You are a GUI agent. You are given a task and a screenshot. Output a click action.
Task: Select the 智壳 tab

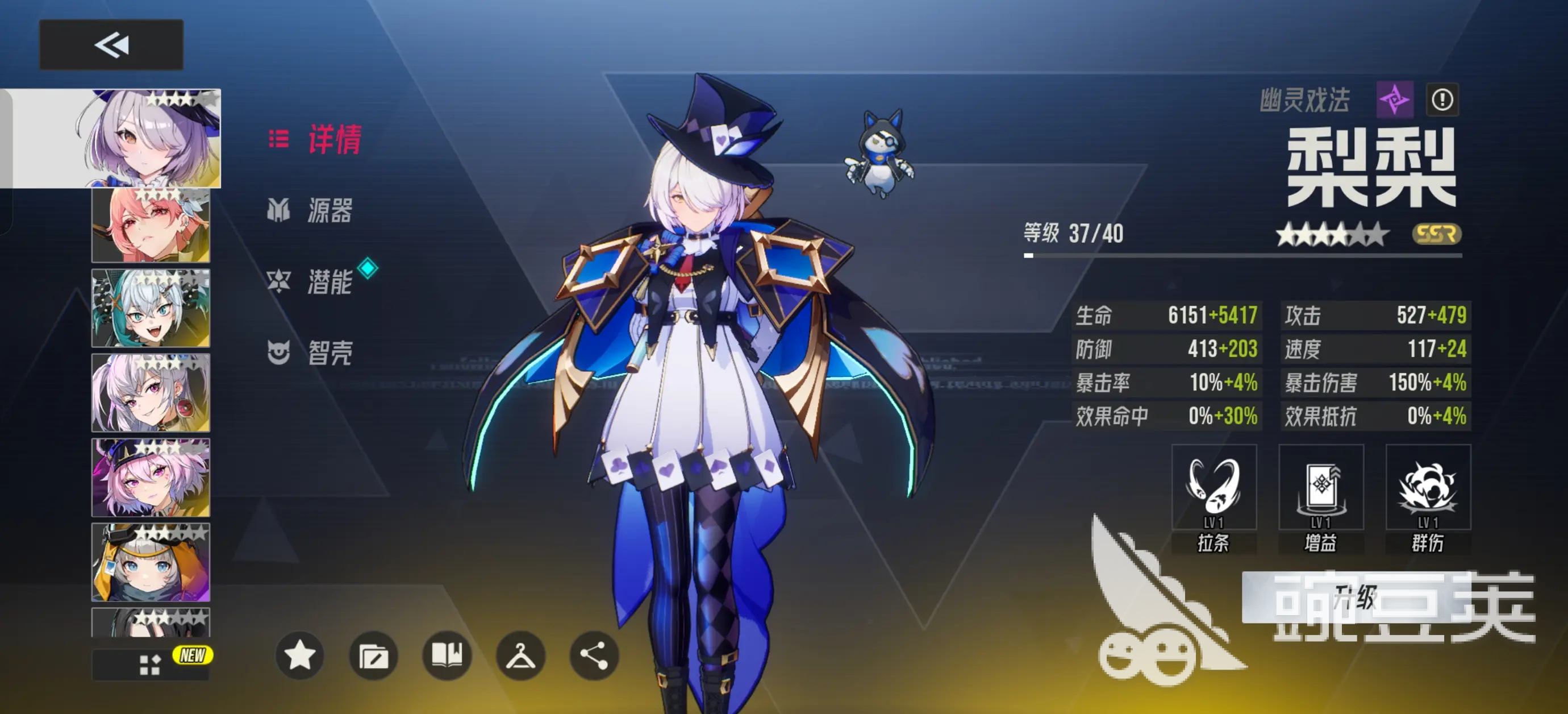pos(310,352)
